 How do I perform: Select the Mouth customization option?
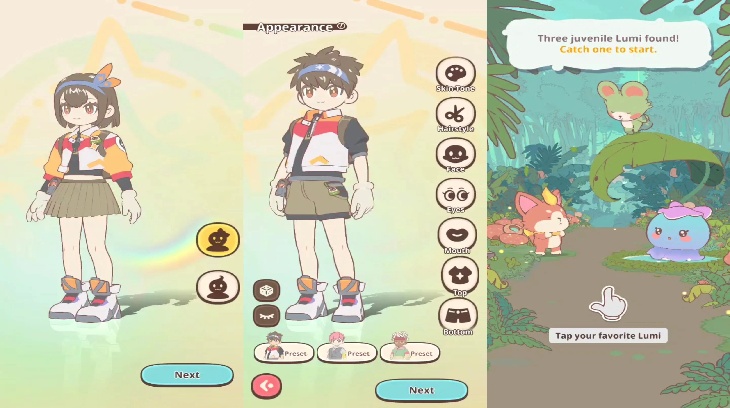[457, 235]
